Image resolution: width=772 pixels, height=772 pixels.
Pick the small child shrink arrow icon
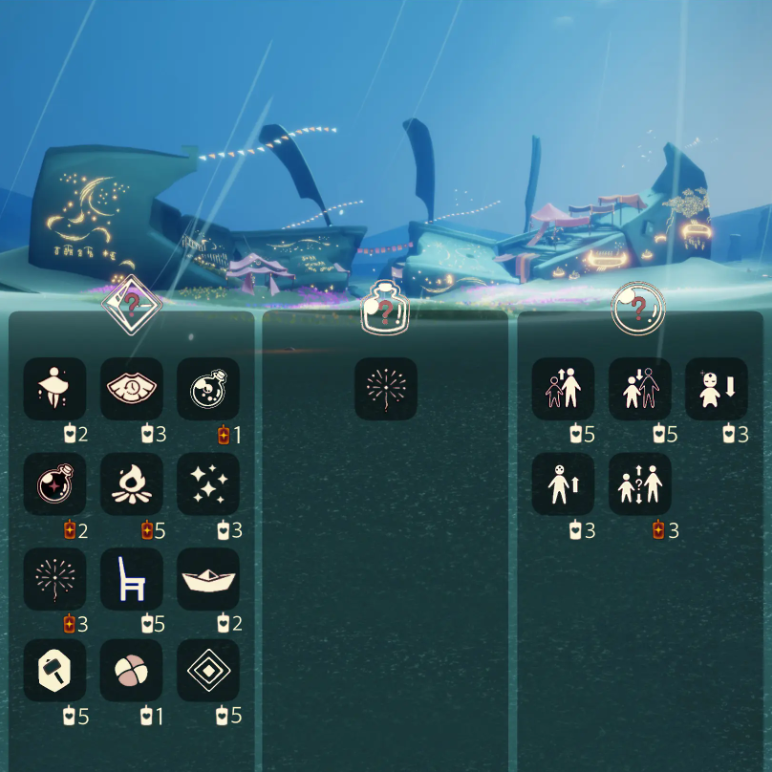point(717,389)
